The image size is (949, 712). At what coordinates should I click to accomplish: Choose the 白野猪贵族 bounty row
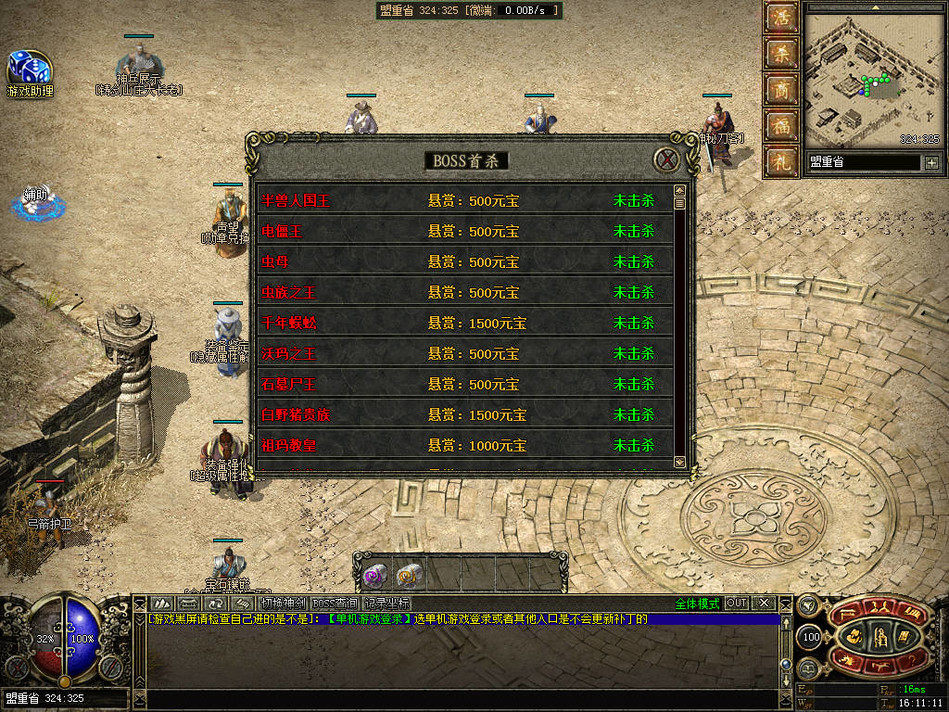click(x=465, y=415)
